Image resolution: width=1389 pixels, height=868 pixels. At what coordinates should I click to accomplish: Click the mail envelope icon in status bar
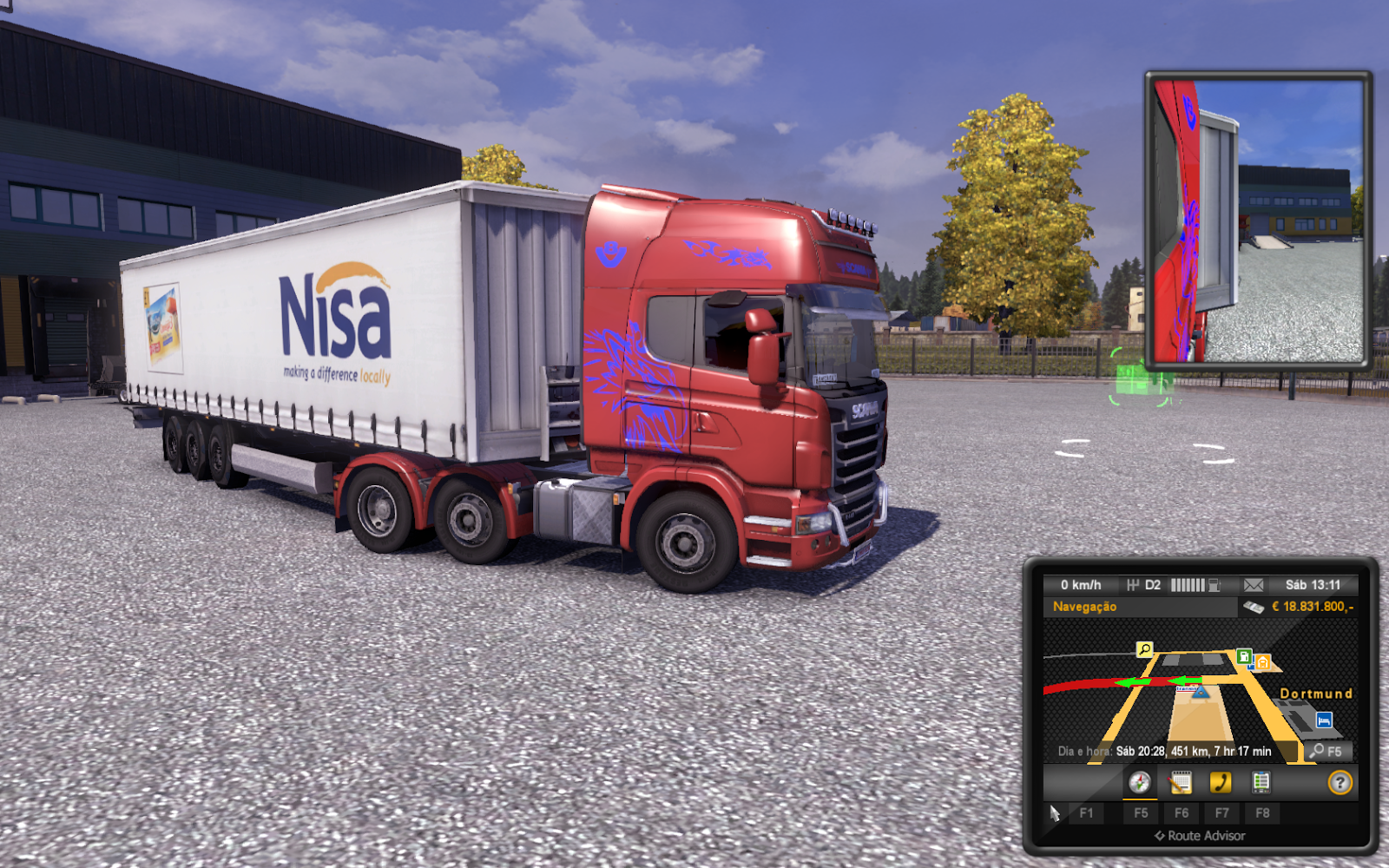pyautogui.click(x=1254, y=585)
